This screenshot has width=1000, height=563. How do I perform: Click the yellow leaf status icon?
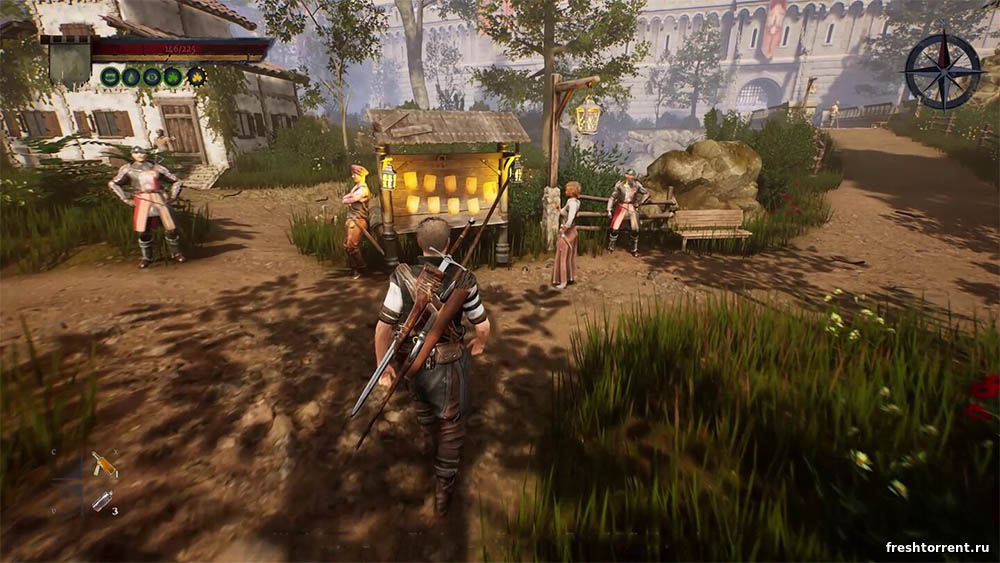197,76
